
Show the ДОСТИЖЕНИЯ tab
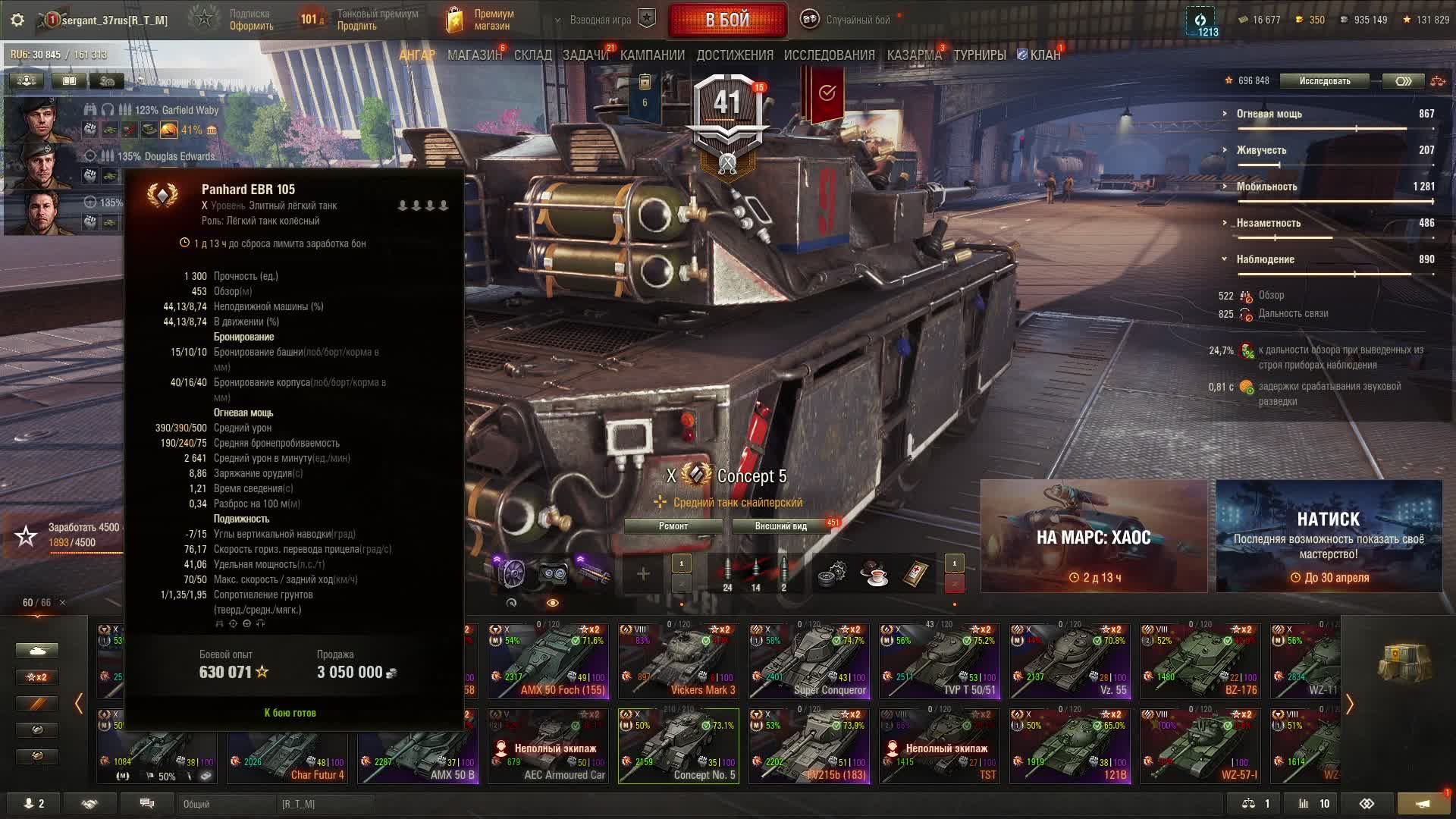coord(735,55)
